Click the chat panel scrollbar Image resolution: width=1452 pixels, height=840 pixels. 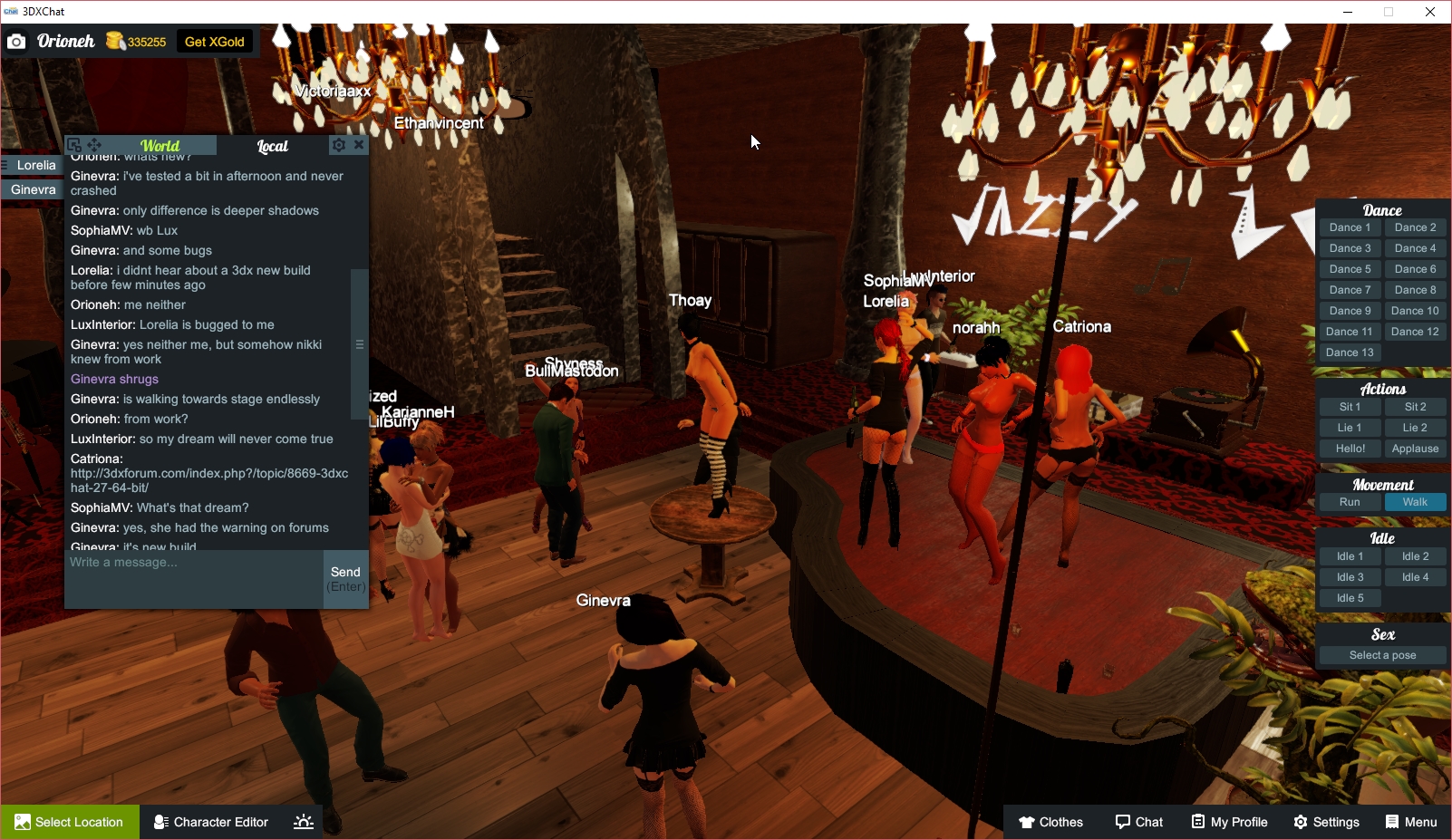coord(357,344)
